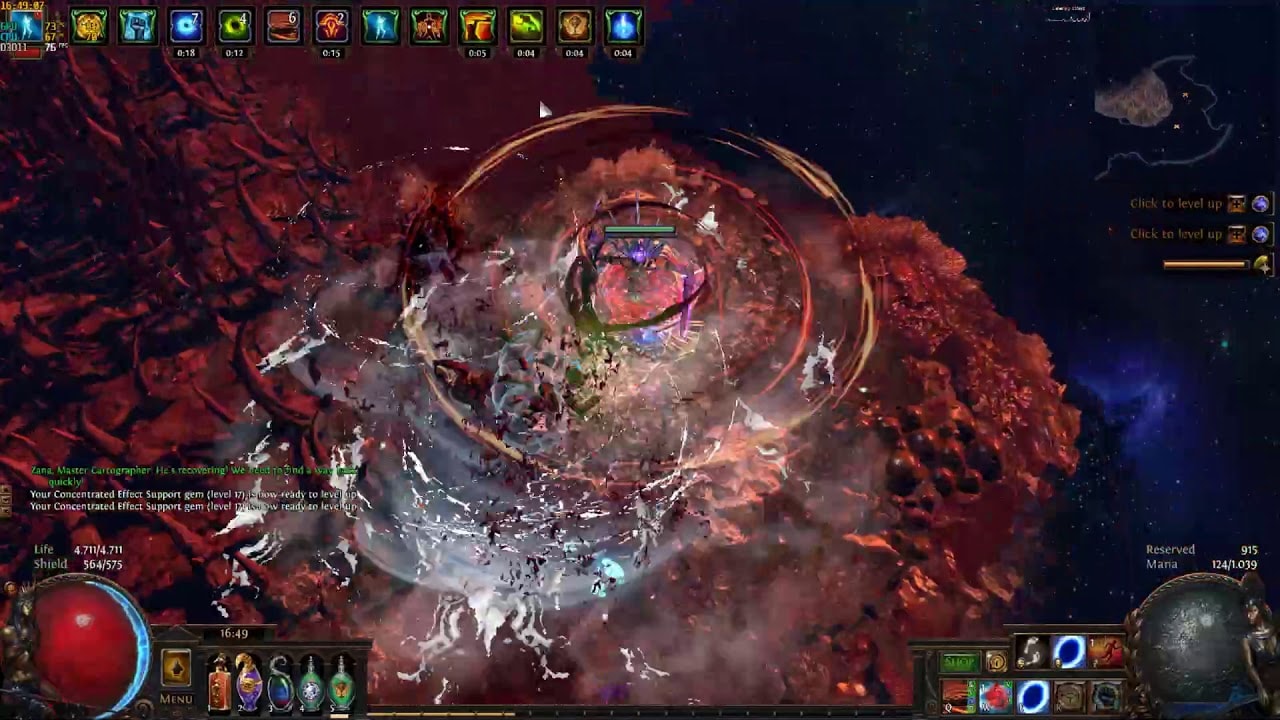1280x720 pixels.
Task: Select the green eye buff with 4 stacks
Action: tap(234, 27)
